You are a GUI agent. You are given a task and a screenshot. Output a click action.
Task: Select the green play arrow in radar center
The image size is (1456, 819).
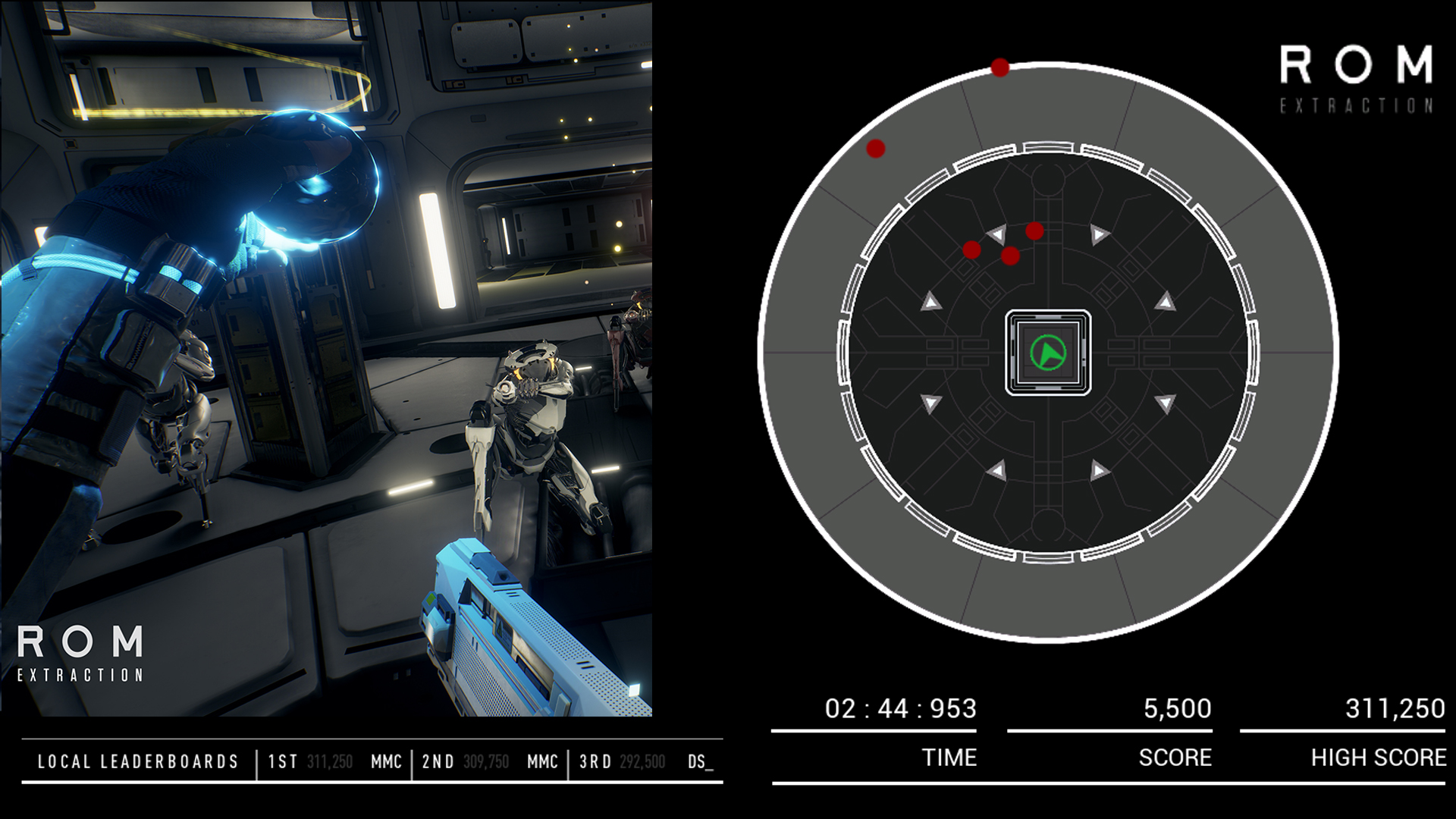1048,353
